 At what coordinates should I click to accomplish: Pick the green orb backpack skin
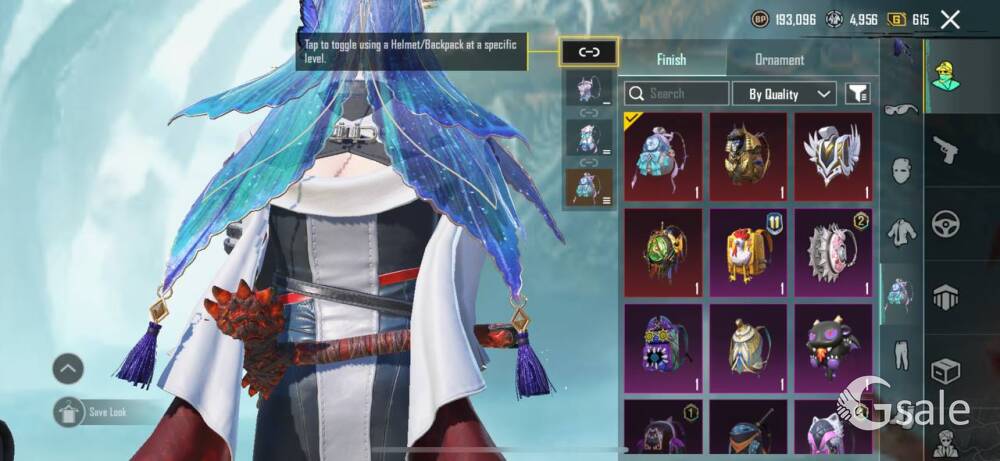click(x=663, y=252)
